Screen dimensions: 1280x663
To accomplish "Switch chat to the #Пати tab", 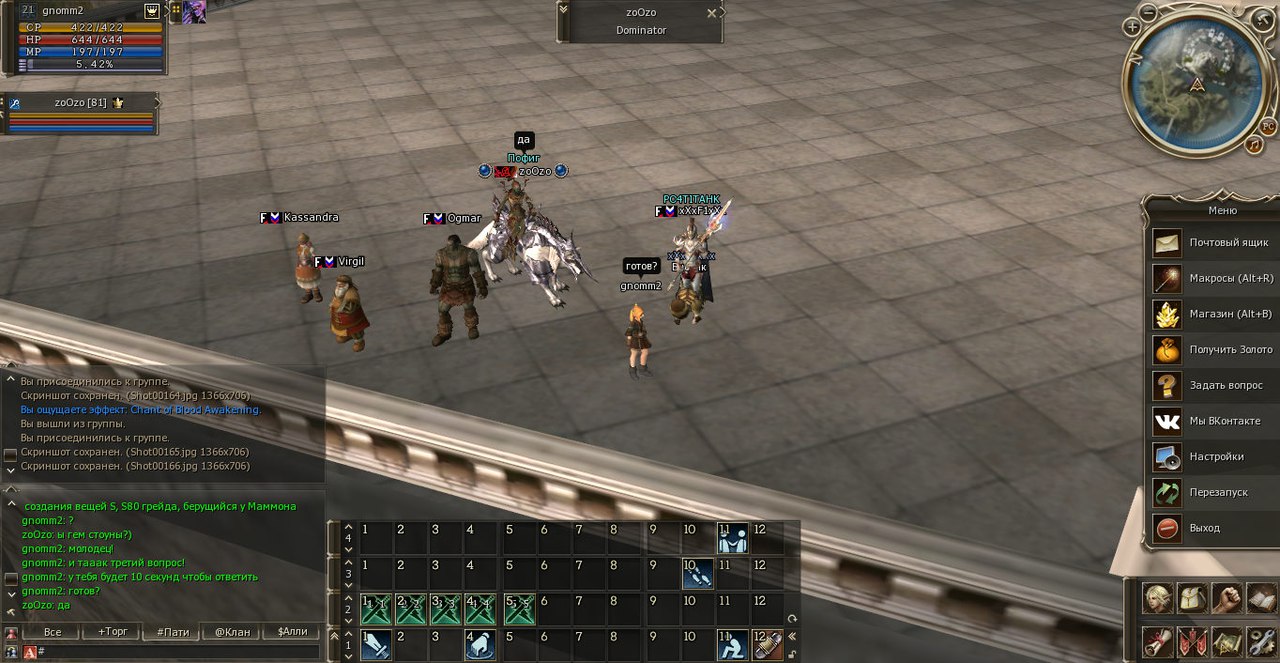I will 171,632.
